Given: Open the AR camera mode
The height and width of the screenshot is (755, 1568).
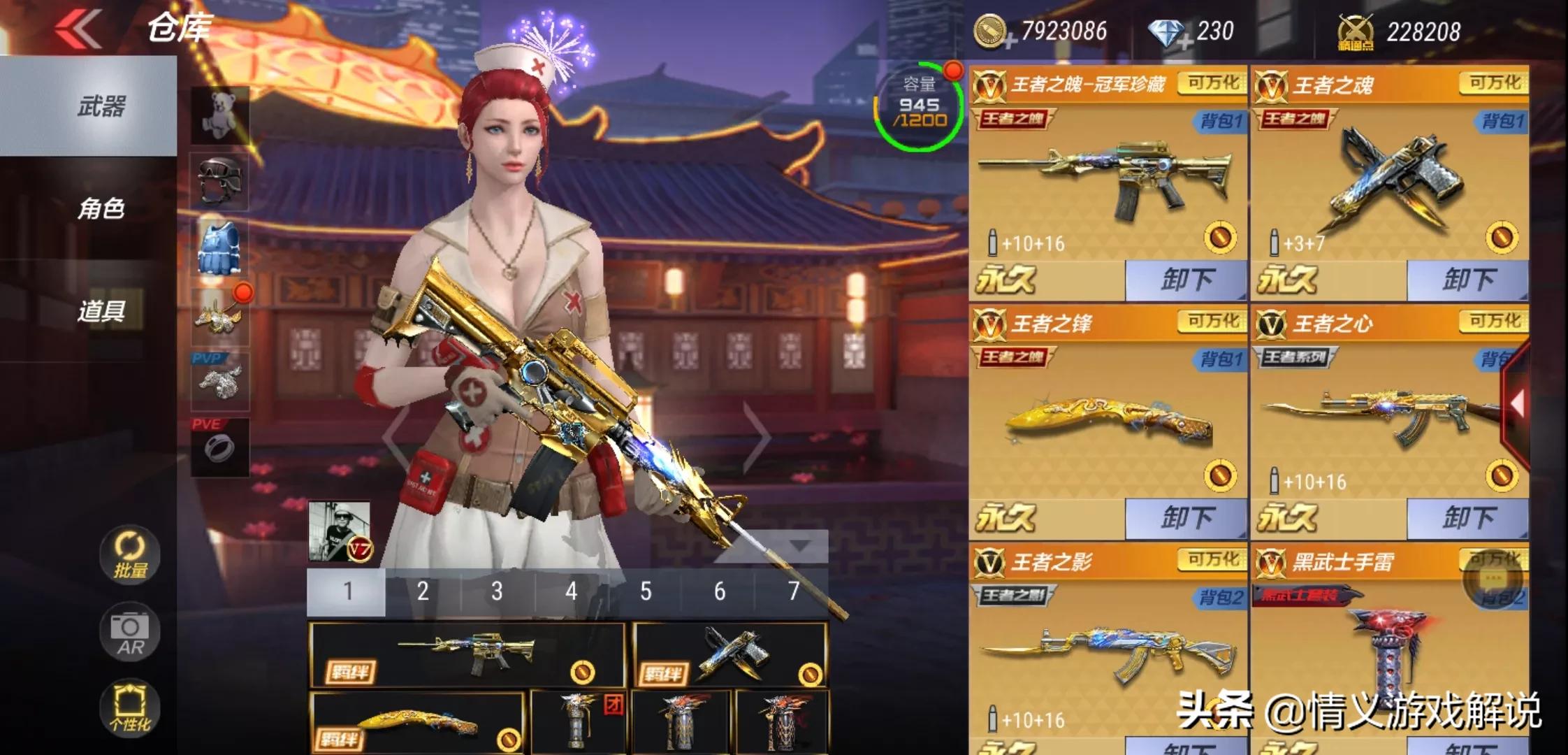Looking at the screenshot, I should pos(130,633).
